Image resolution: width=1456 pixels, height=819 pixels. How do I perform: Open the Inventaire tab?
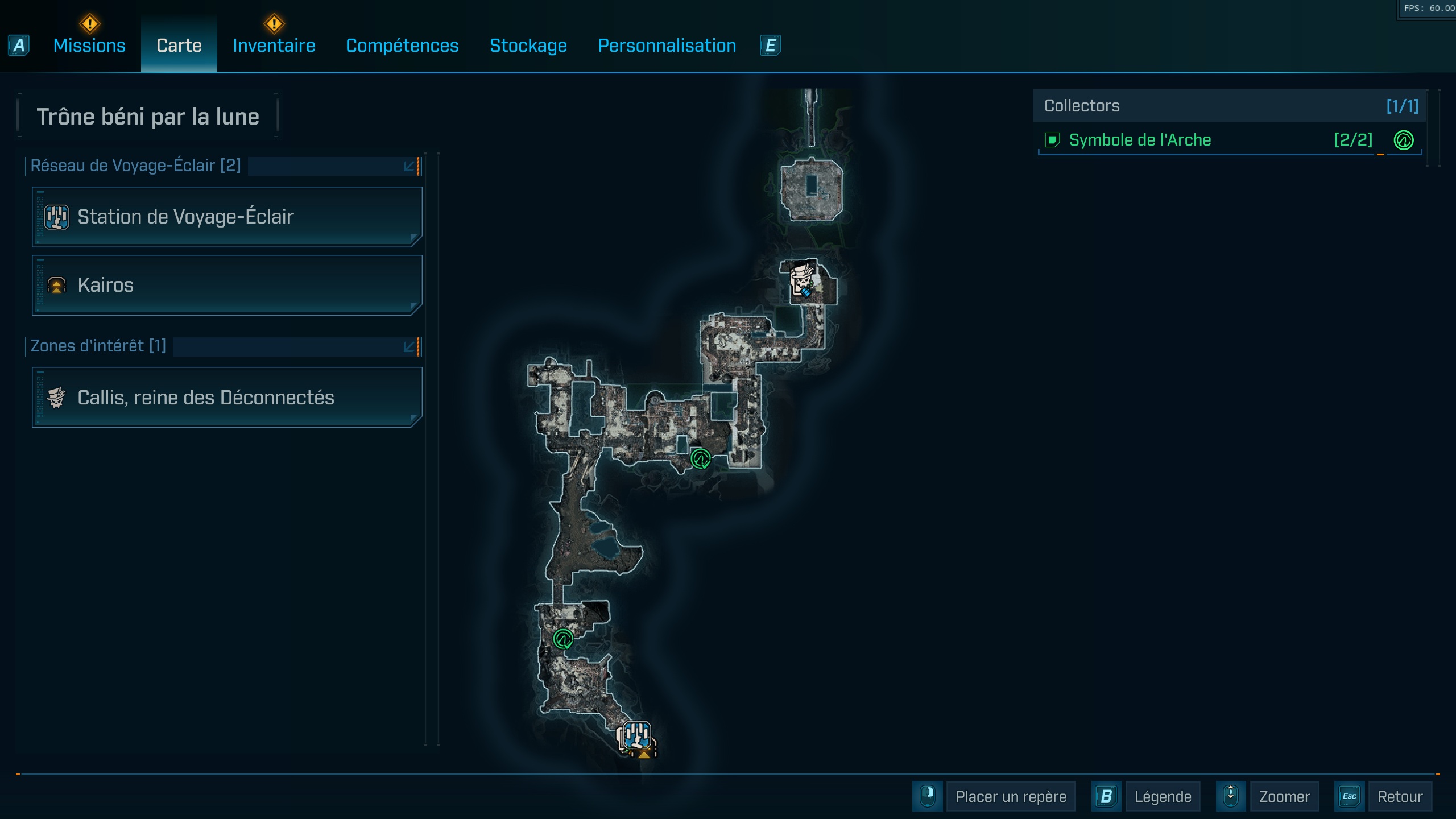(x=274, y=45)
